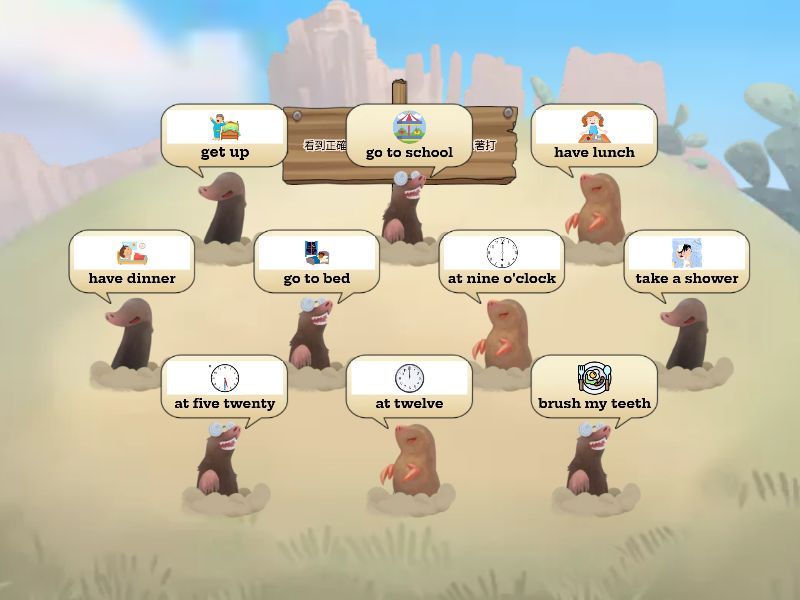Select the "at nine o'clock" bubble
The image size is (800, 600).
[x=501, y=261]
